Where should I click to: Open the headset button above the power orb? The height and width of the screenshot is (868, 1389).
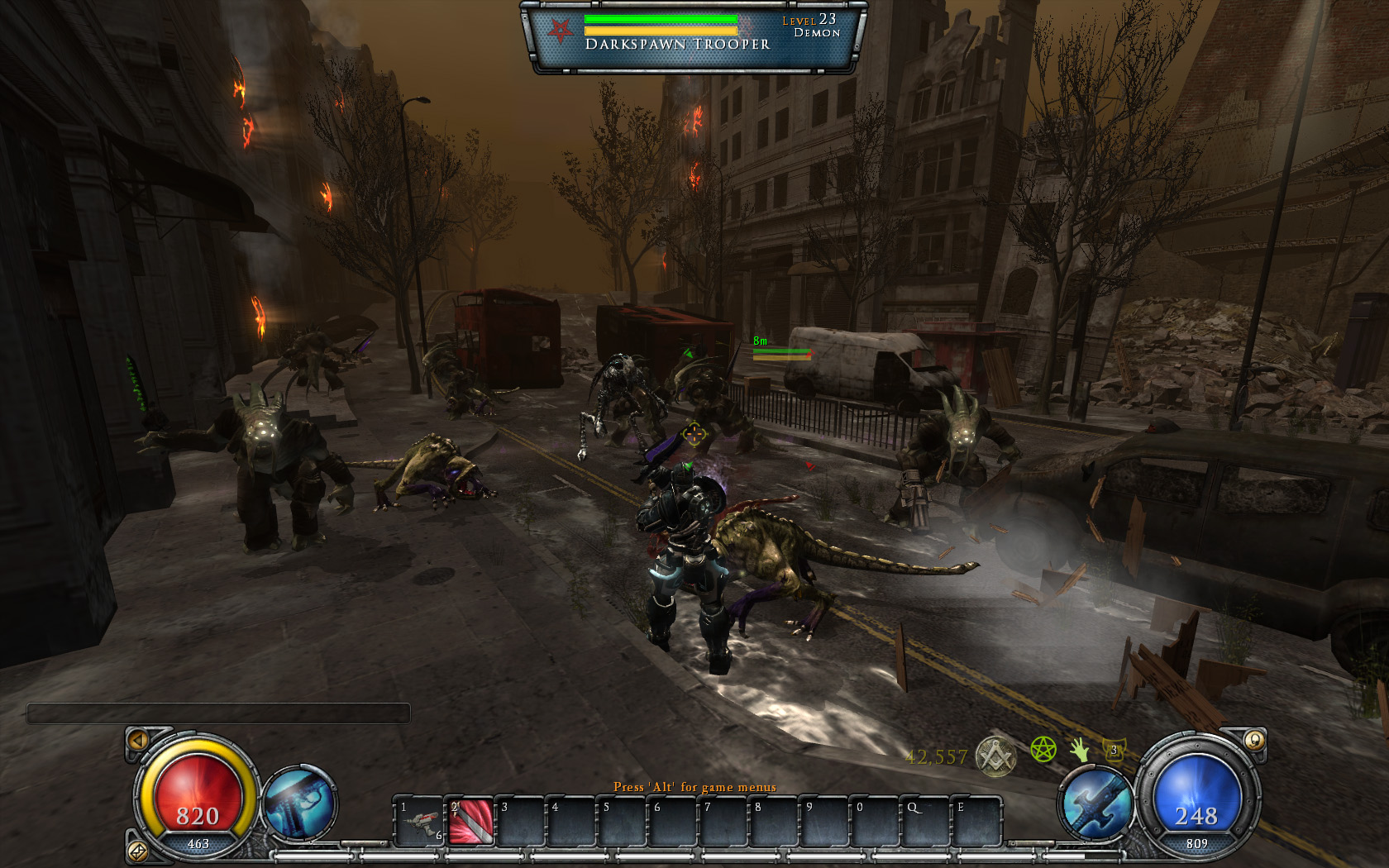(1253, 740)
